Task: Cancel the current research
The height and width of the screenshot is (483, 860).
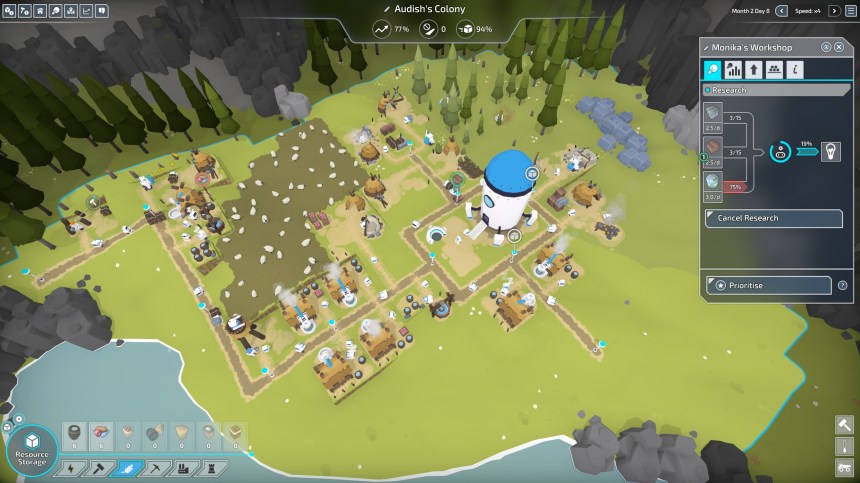Action: coord(769,218)
